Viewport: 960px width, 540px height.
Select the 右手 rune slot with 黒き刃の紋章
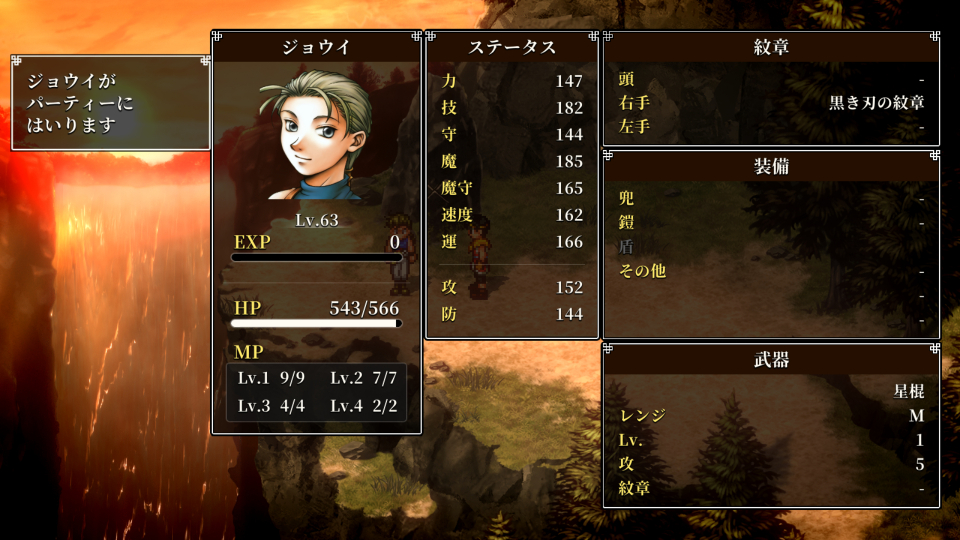point(771,103)
